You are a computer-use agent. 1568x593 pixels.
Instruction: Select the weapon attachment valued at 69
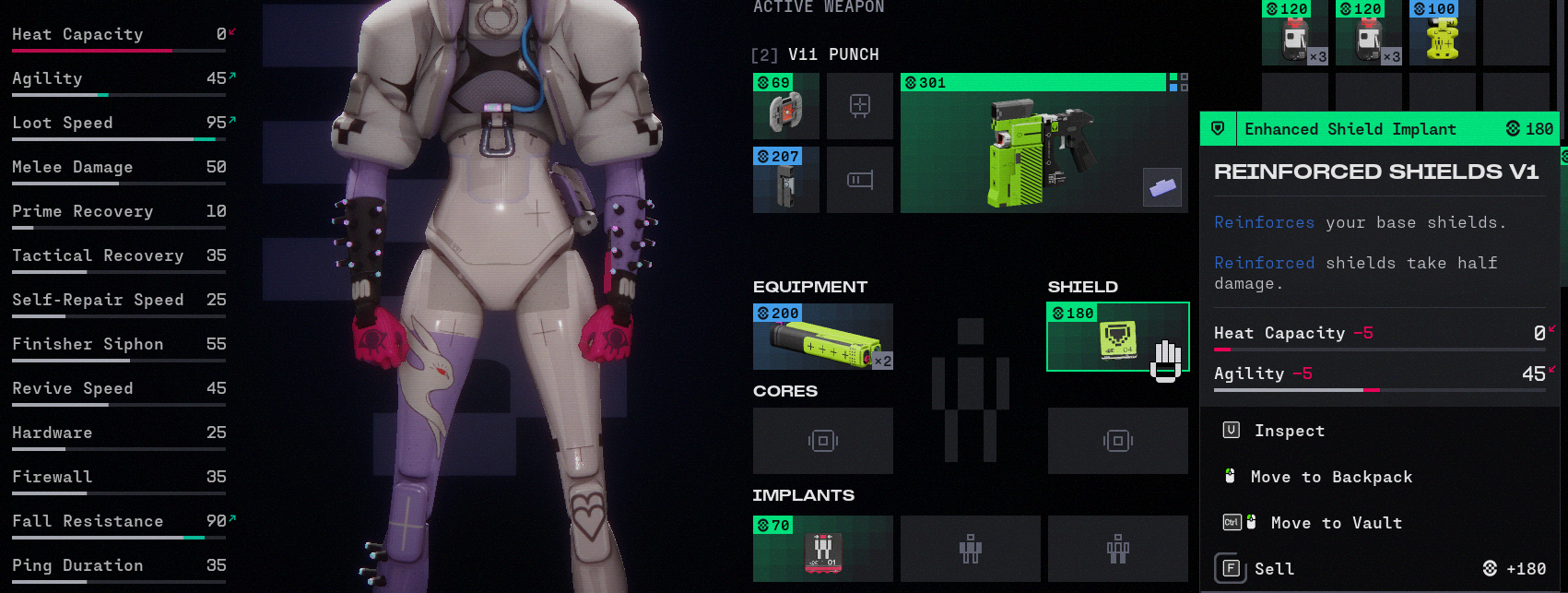click(x=785, y=106)
